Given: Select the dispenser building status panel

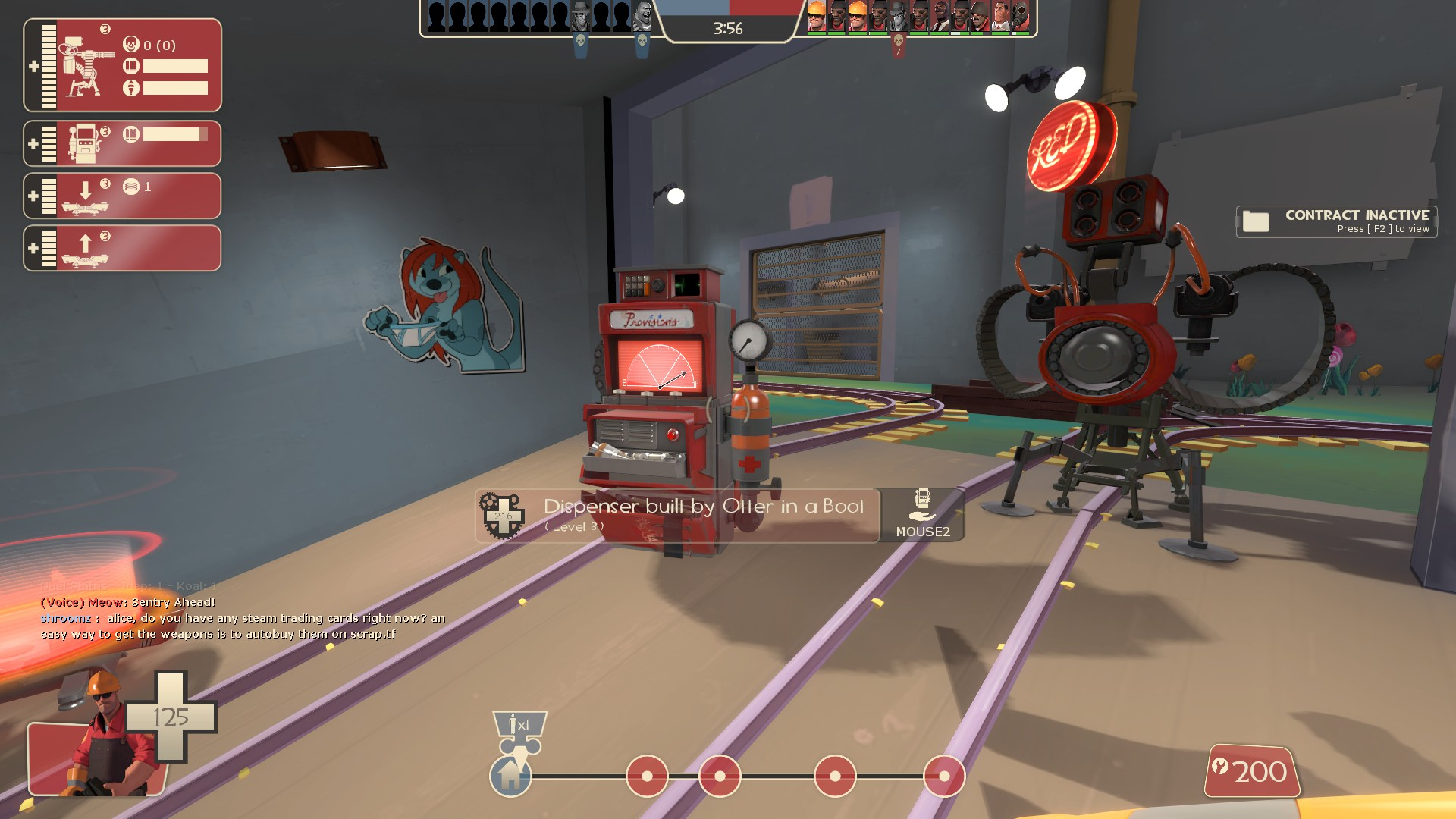Looking at the screenshot, I should pyautogui.click(x=122, y=143).
